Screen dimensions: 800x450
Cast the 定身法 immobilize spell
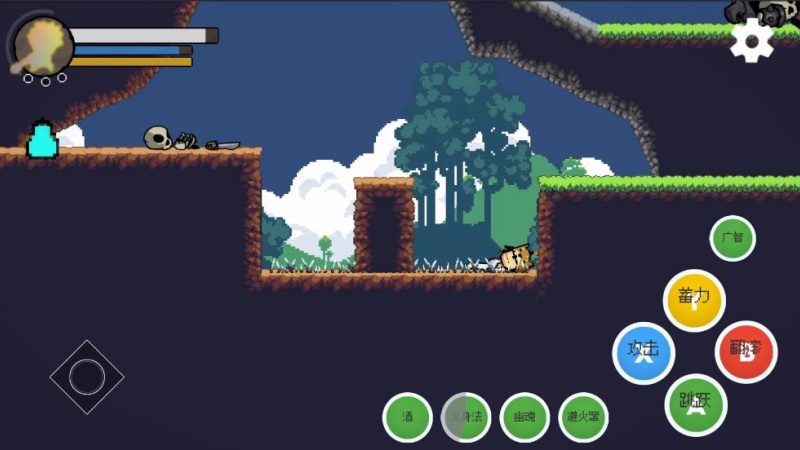point(466,417)
